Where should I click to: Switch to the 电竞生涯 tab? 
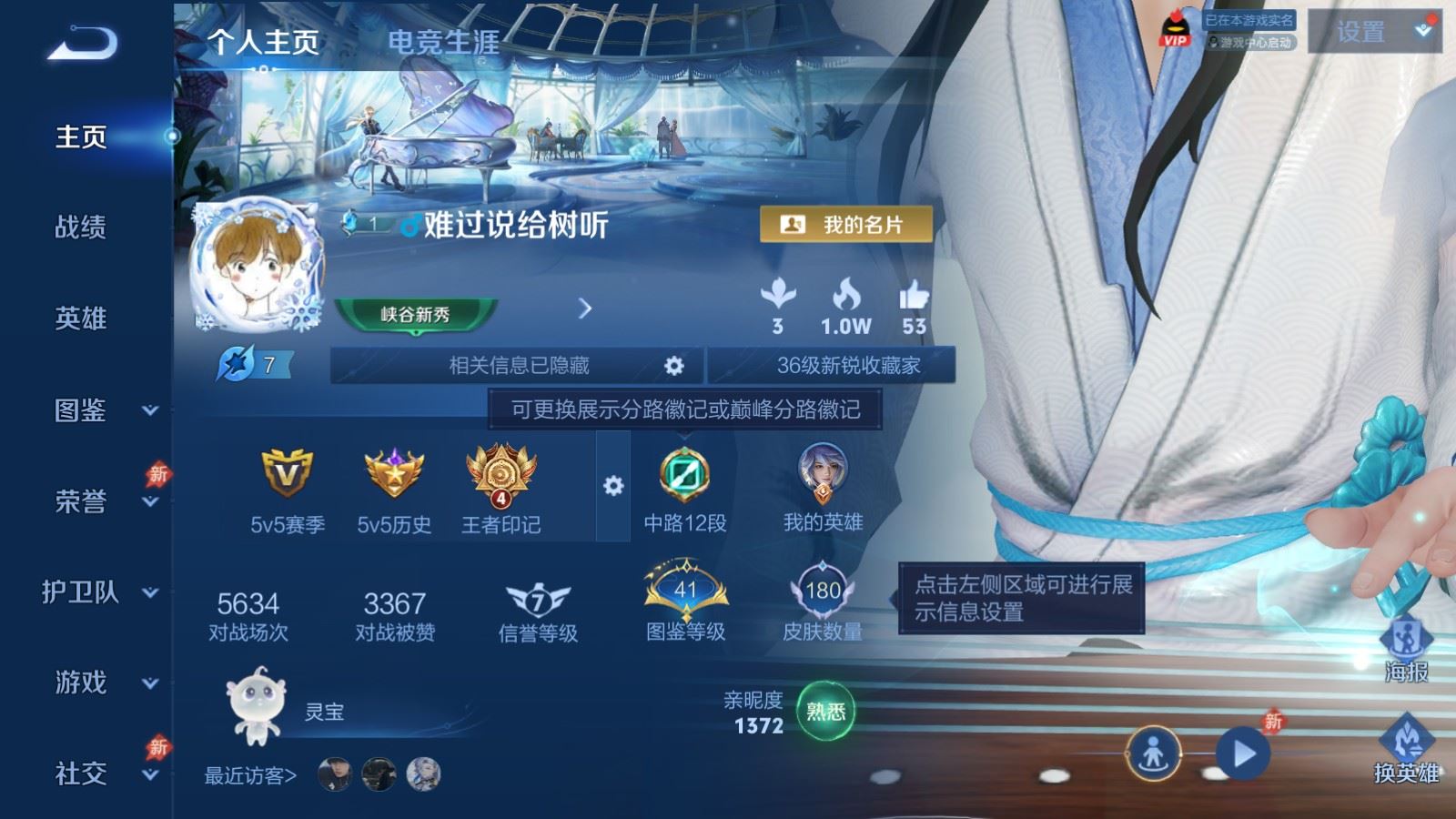(443, 42)
